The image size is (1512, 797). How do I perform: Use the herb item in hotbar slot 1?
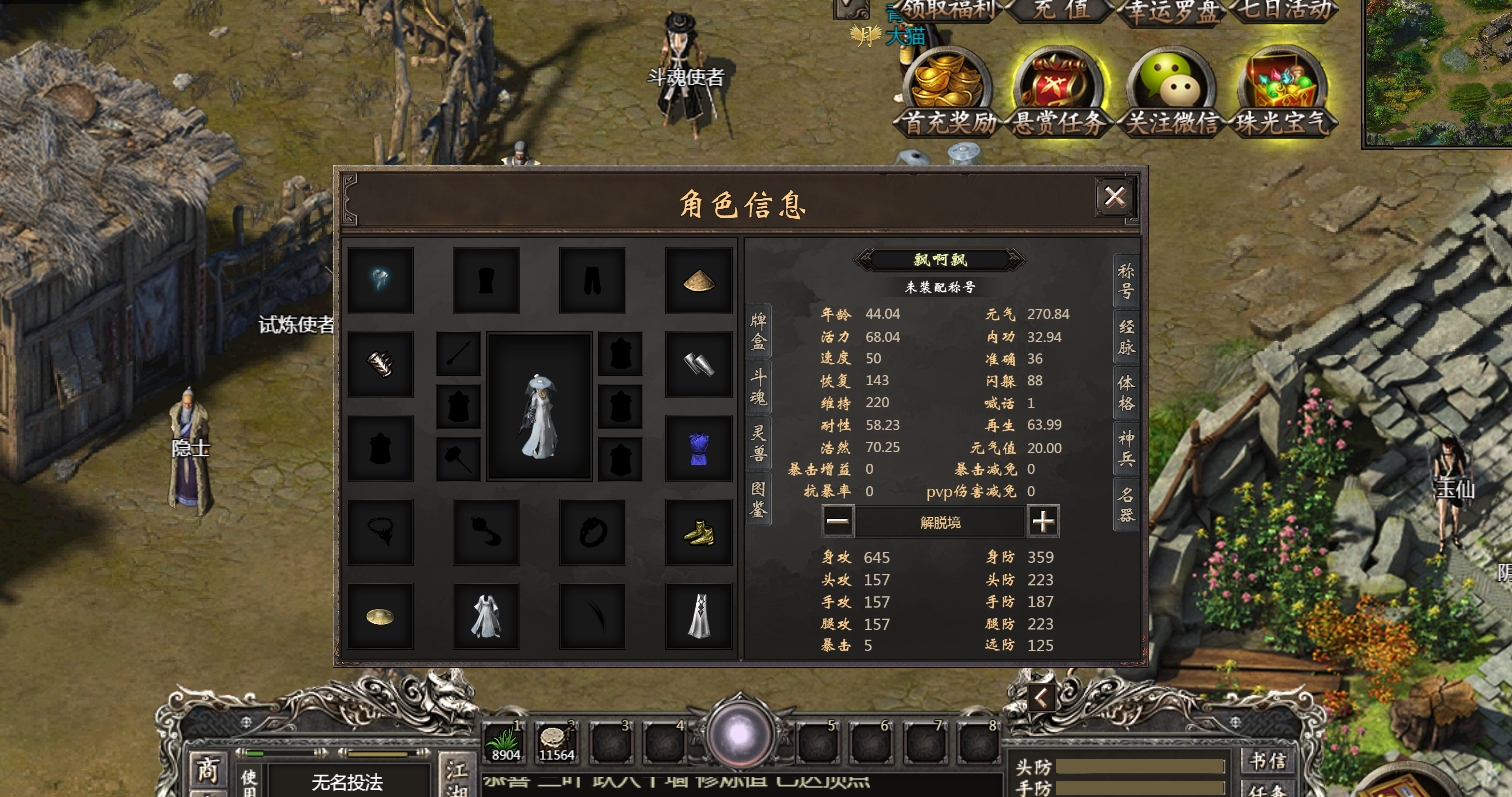click(x=505, y=743)
